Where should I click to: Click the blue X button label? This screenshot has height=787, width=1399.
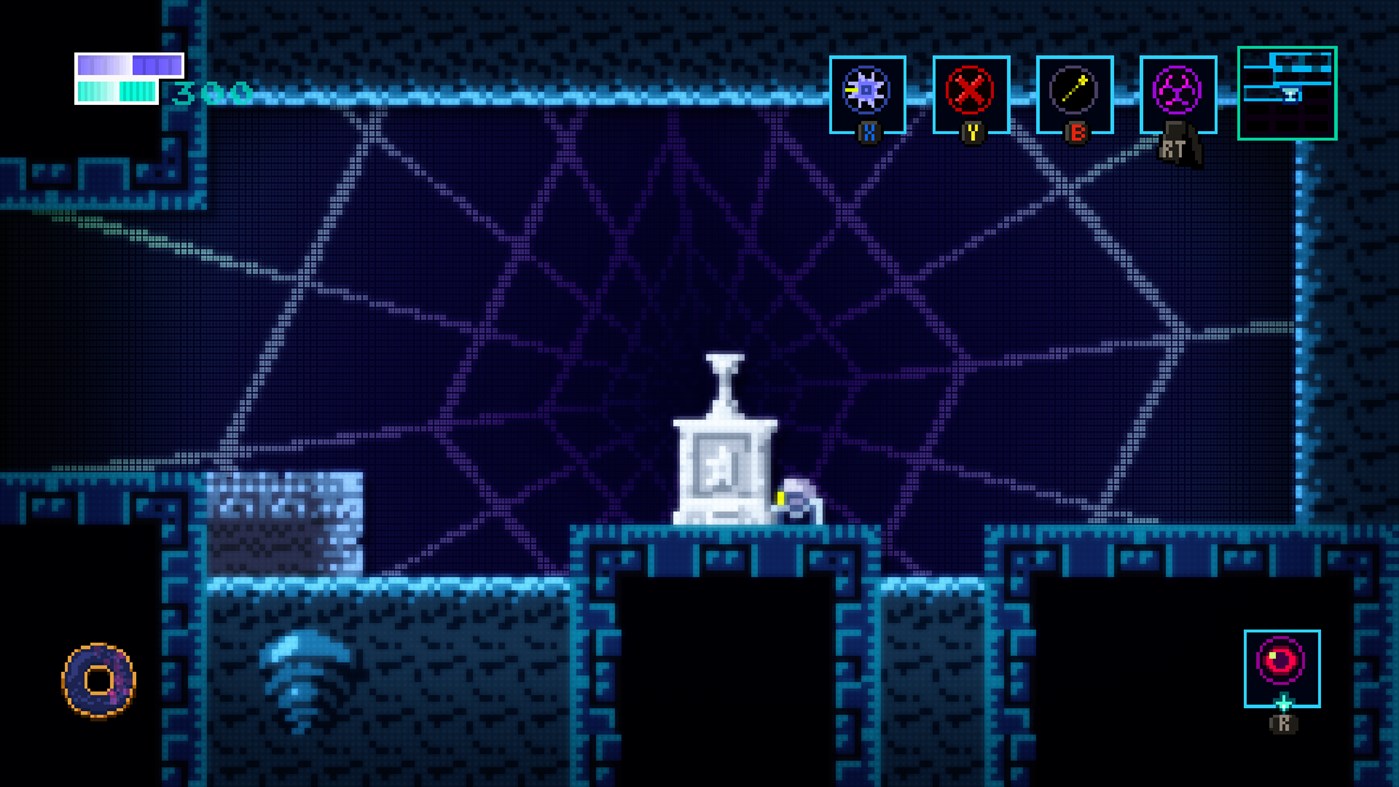[869, 132]
